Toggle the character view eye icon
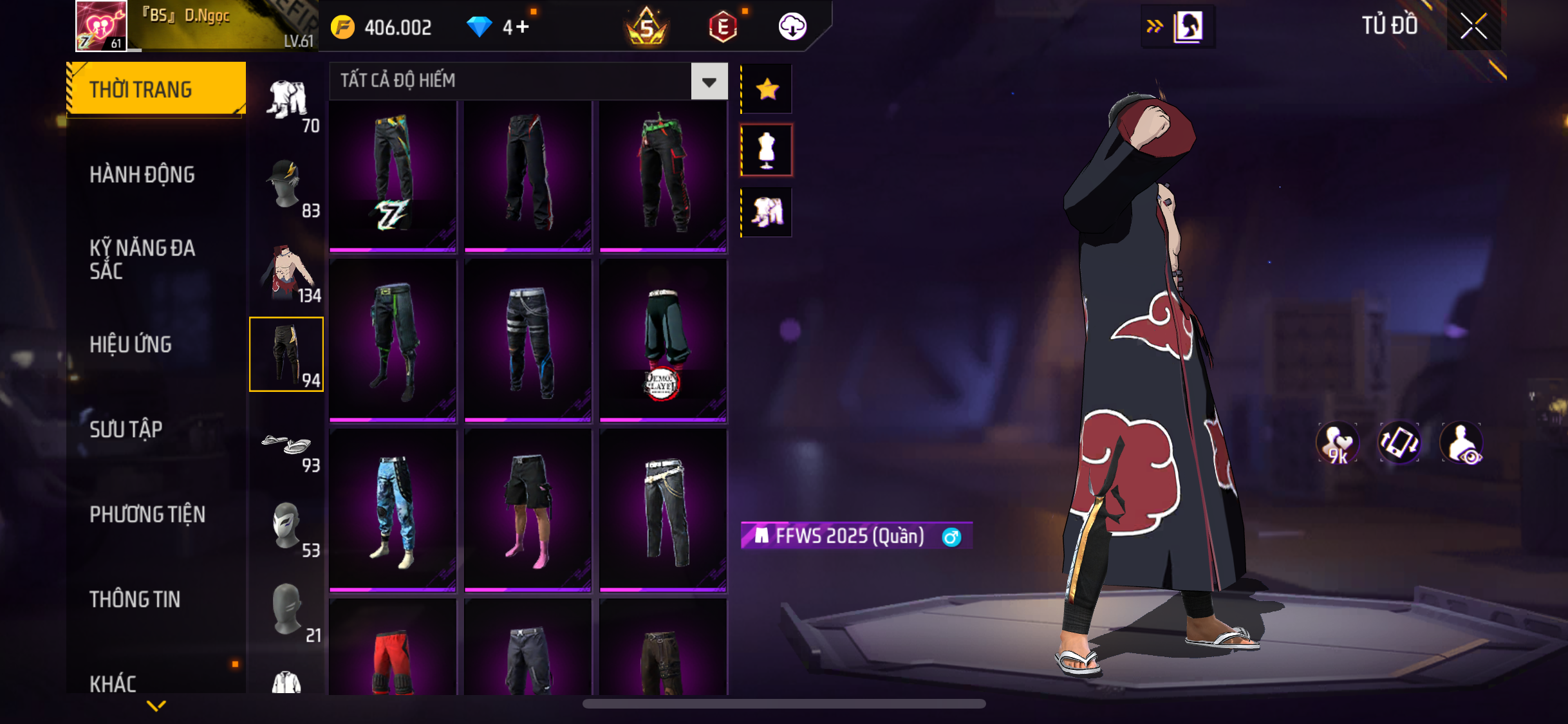This screenshot has height=724, width=1568. [x=1462, y=443]
